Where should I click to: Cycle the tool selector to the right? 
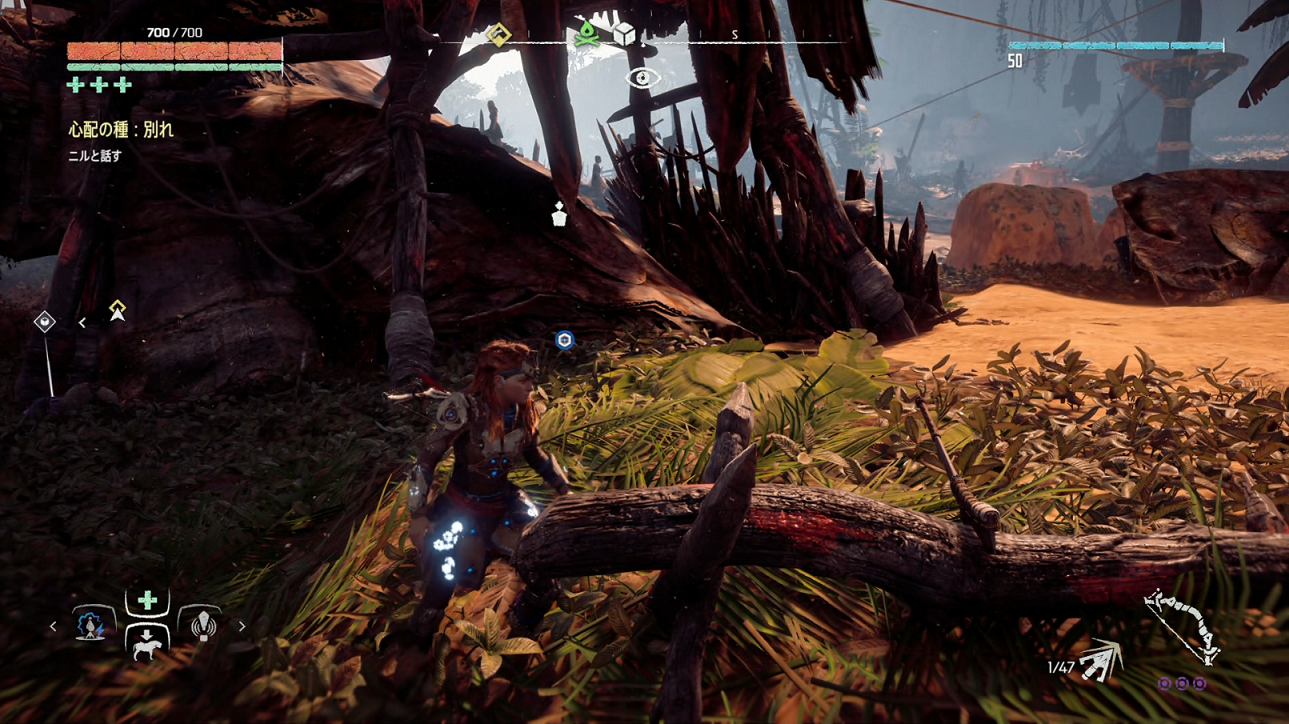(x=242, y=627)
